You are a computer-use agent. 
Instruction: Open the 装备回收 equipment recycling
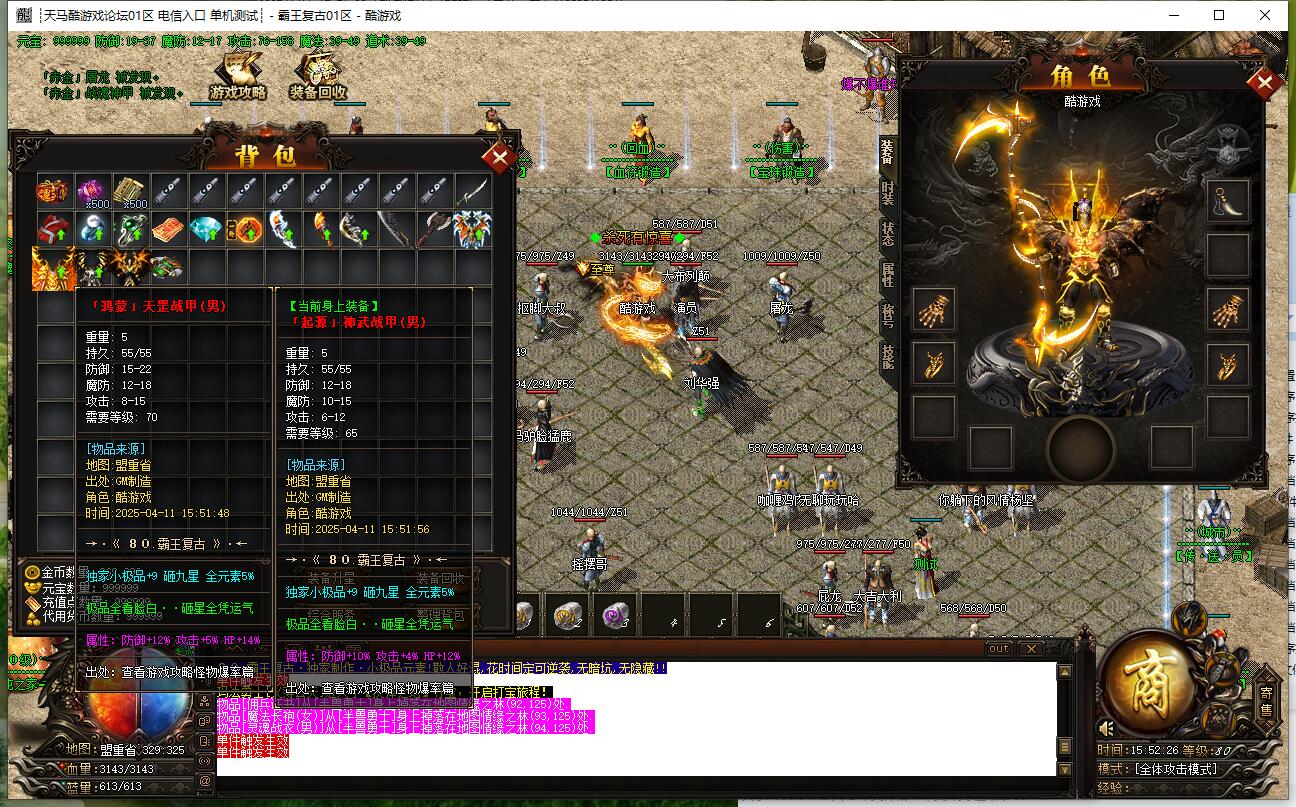(x=318, y=78)
